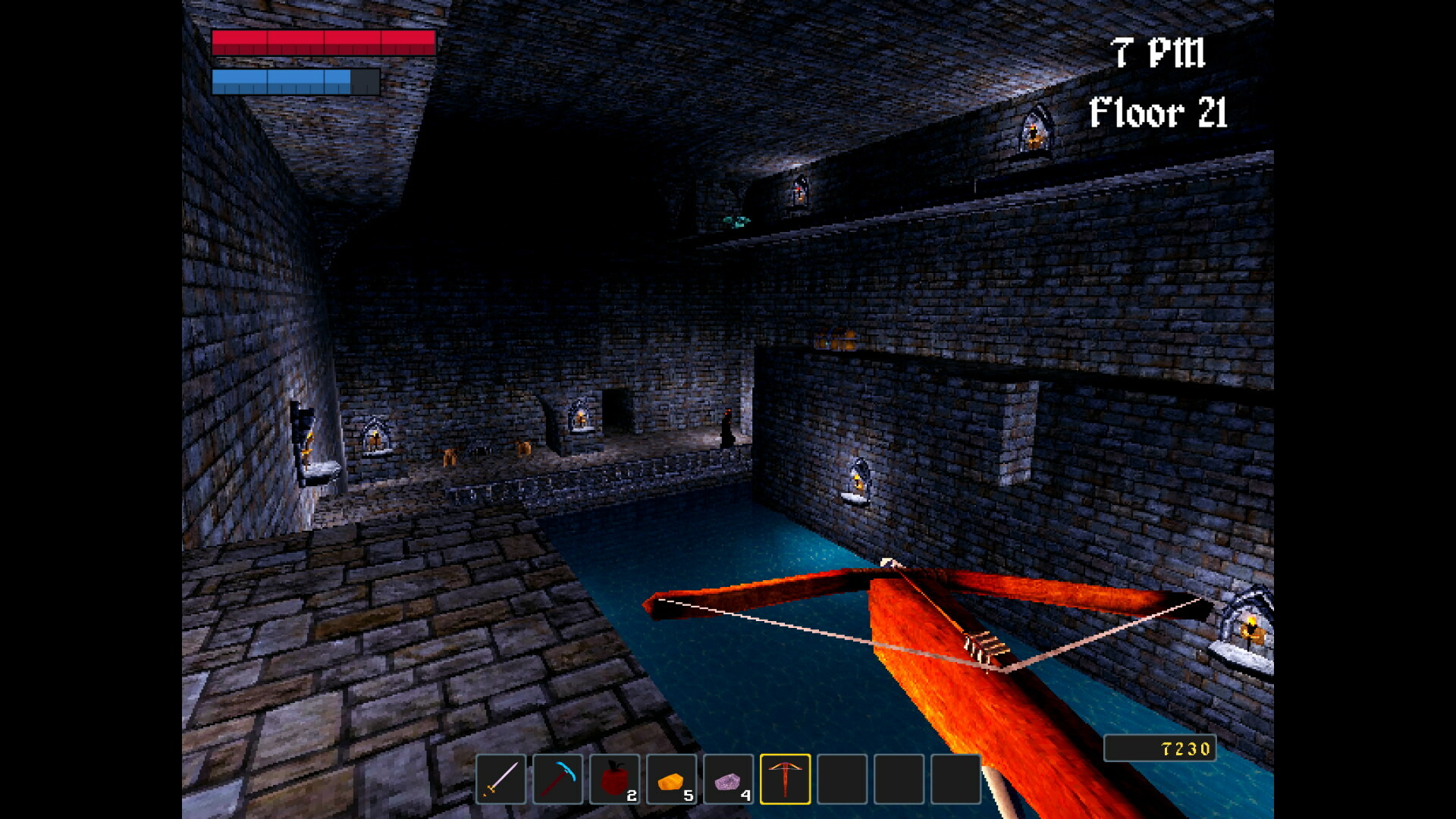This screenshot has width=1456, height=819.
Task: Click the empty slot between crossbow and last slot
Action: pyautogui.click(x=901, y=779)
